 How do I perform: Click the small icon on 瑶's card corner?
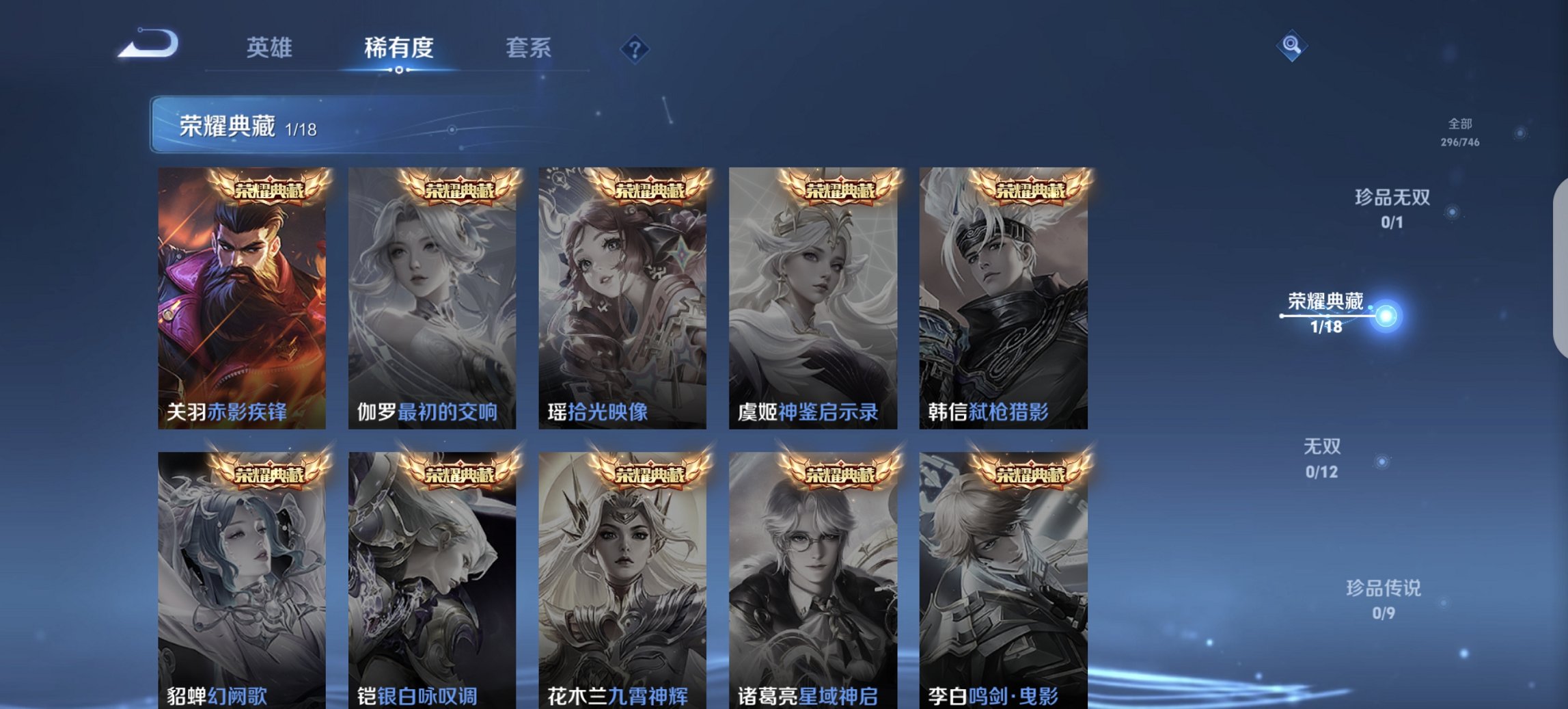560,180
